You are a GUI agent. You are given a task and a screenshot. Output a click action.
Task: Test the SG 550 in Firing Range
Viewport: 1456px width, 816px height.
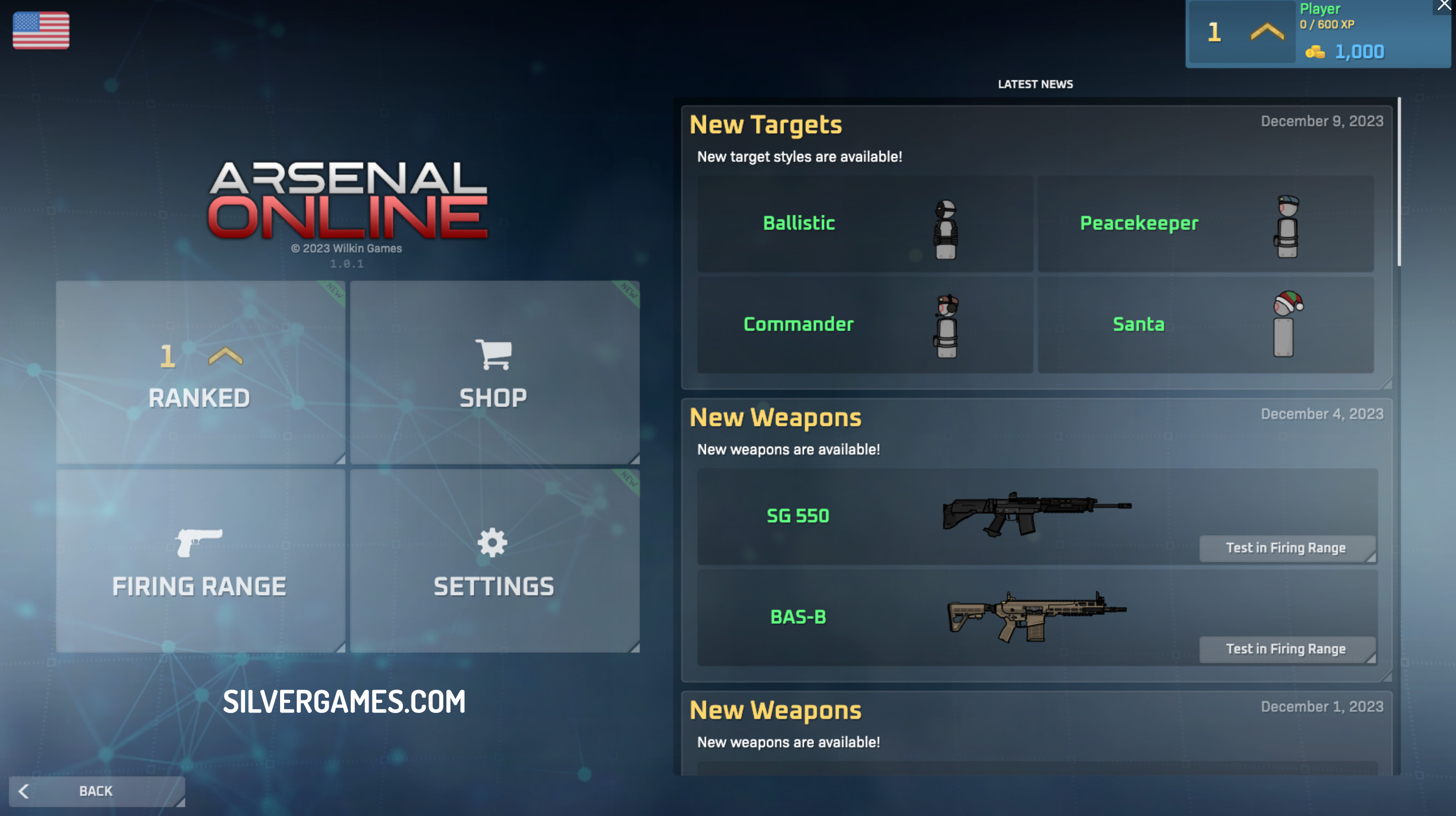tap(1287, 548)
